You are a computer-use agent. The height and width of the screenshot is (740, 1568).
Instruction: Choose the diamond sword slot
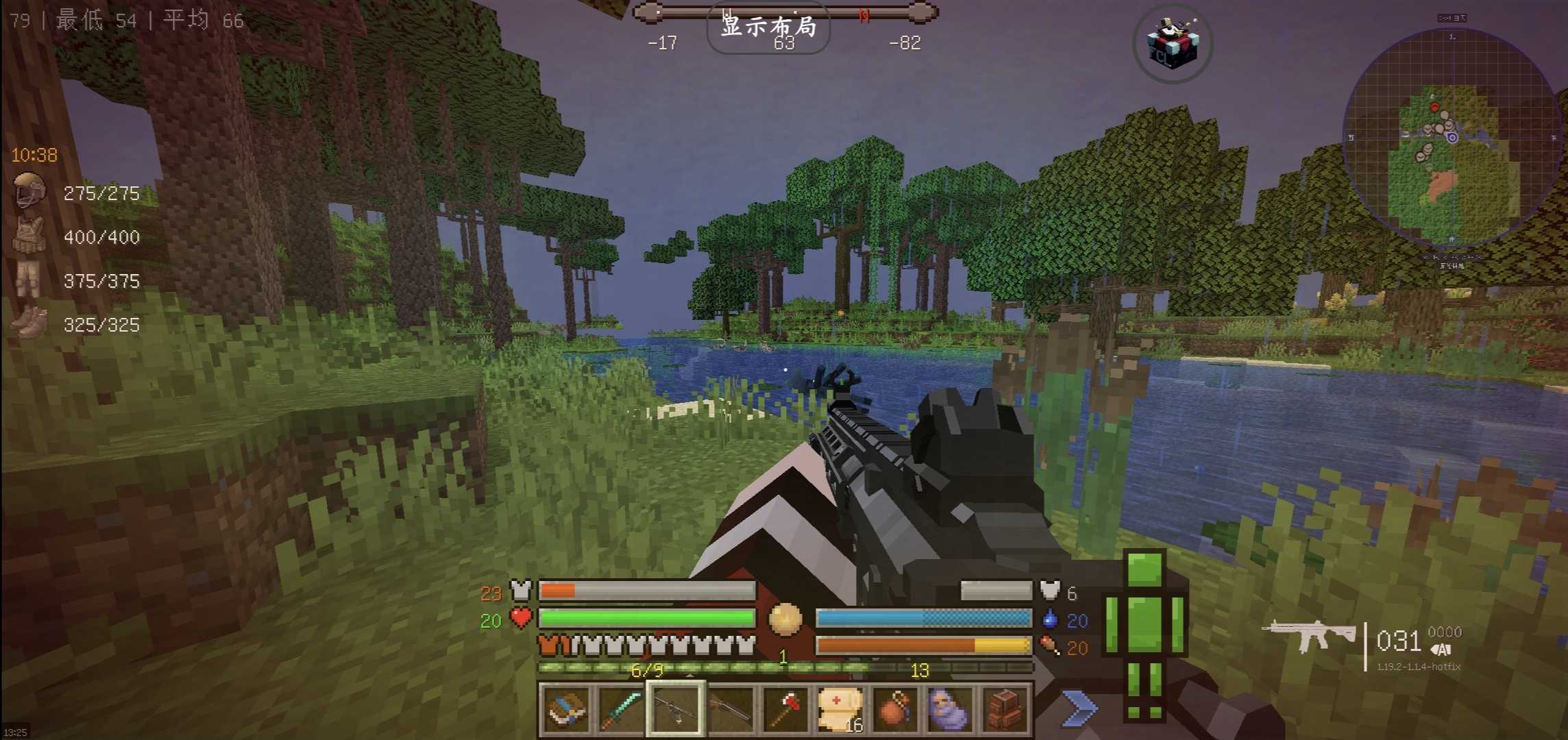pyautogui.click(x=621, y=708)
